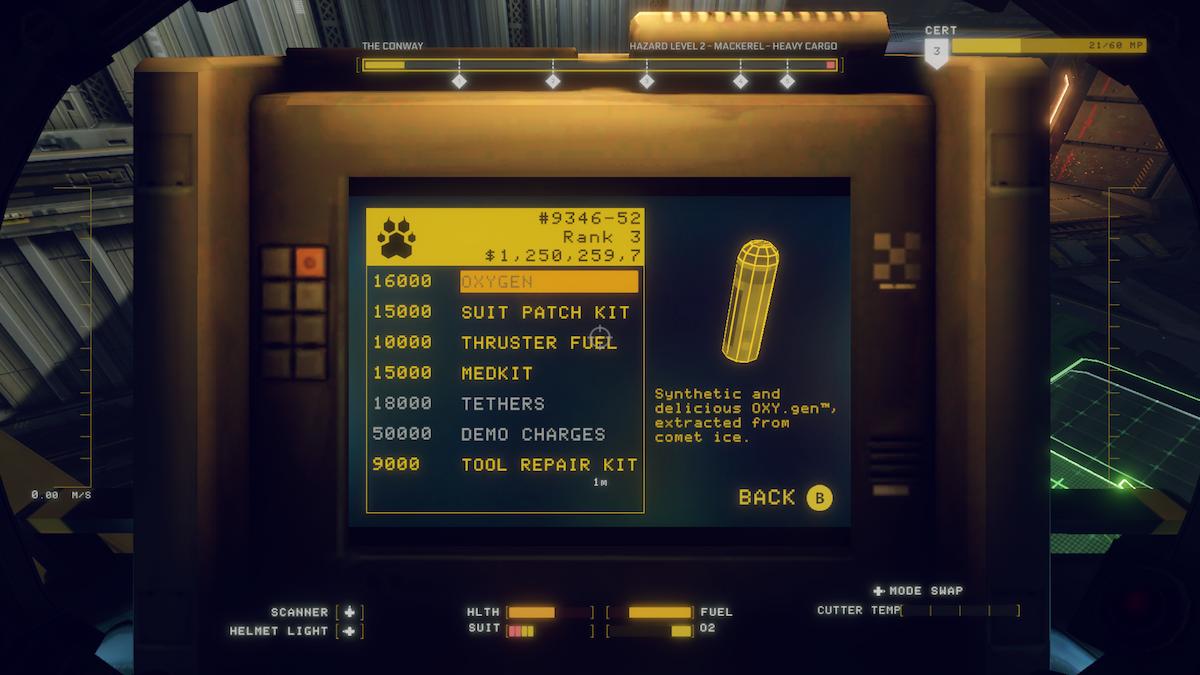Viewport: 1200px width, 675px height.
Task: Buy the Suit Patch Kit
Action: pyautogui.click(x=545, y=312)
